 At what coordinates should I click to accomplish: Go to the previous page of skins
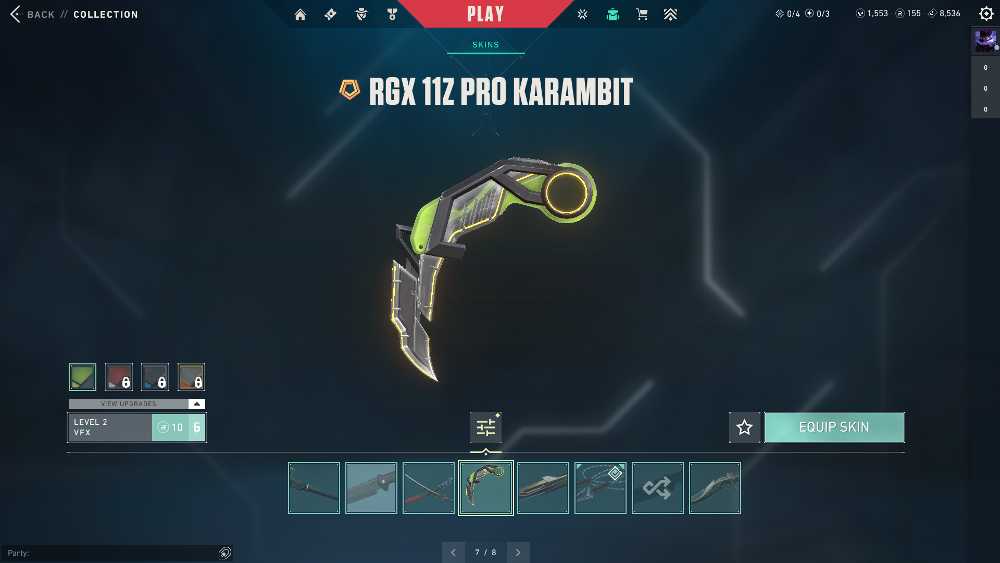click(454, 552)
